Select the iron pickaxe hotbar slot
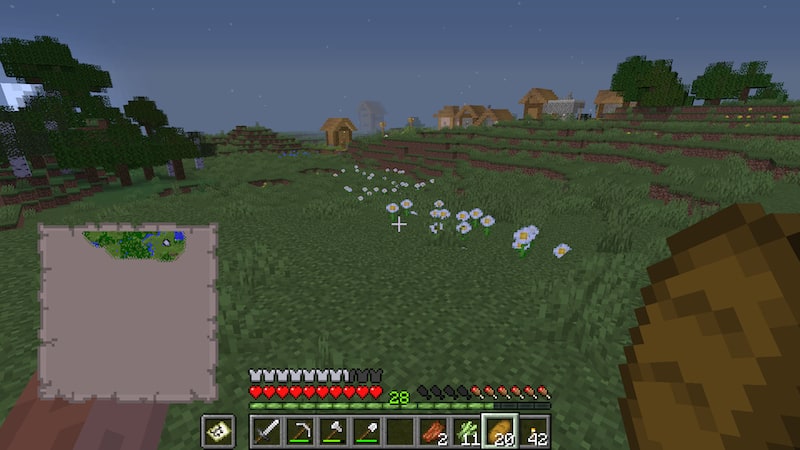This screenshot has width=800, height=450. click(299, 432)
